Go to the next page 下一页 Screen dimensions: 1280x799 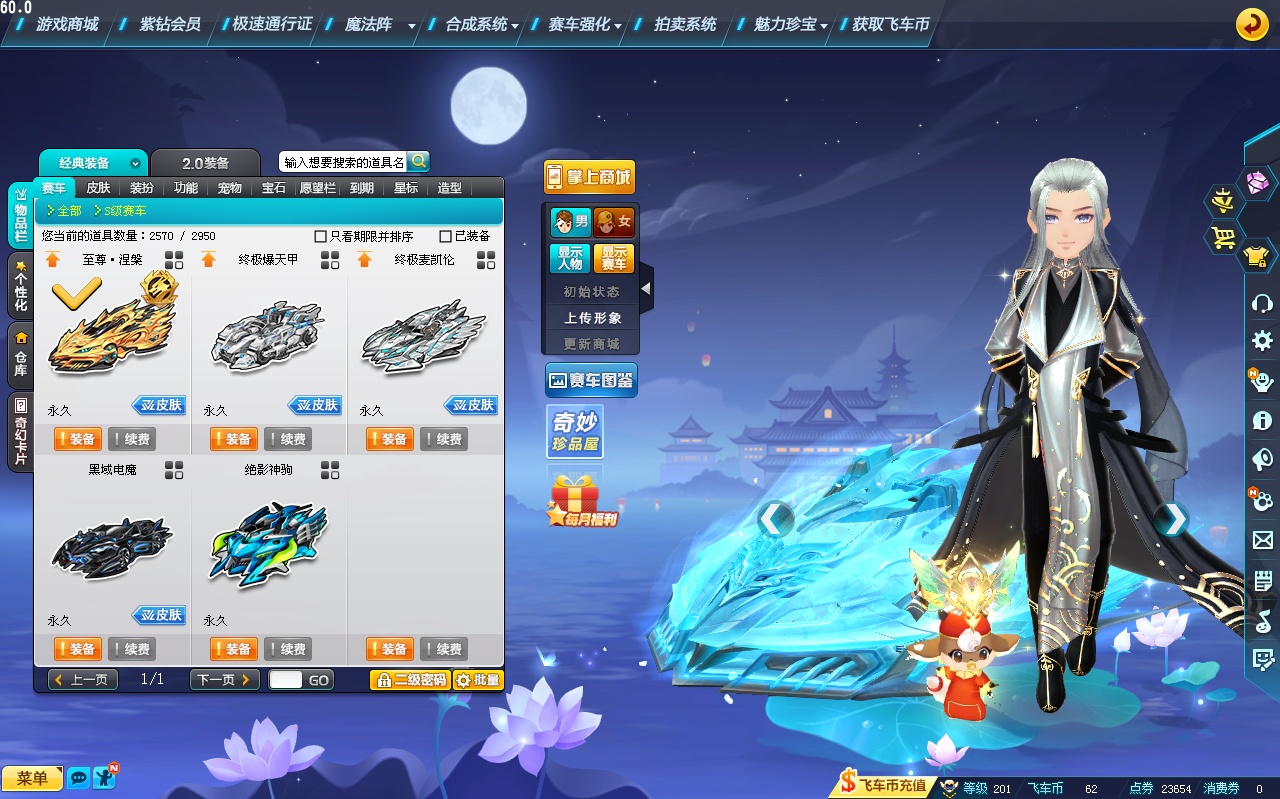pyautogui.click(x=224, y=680)
